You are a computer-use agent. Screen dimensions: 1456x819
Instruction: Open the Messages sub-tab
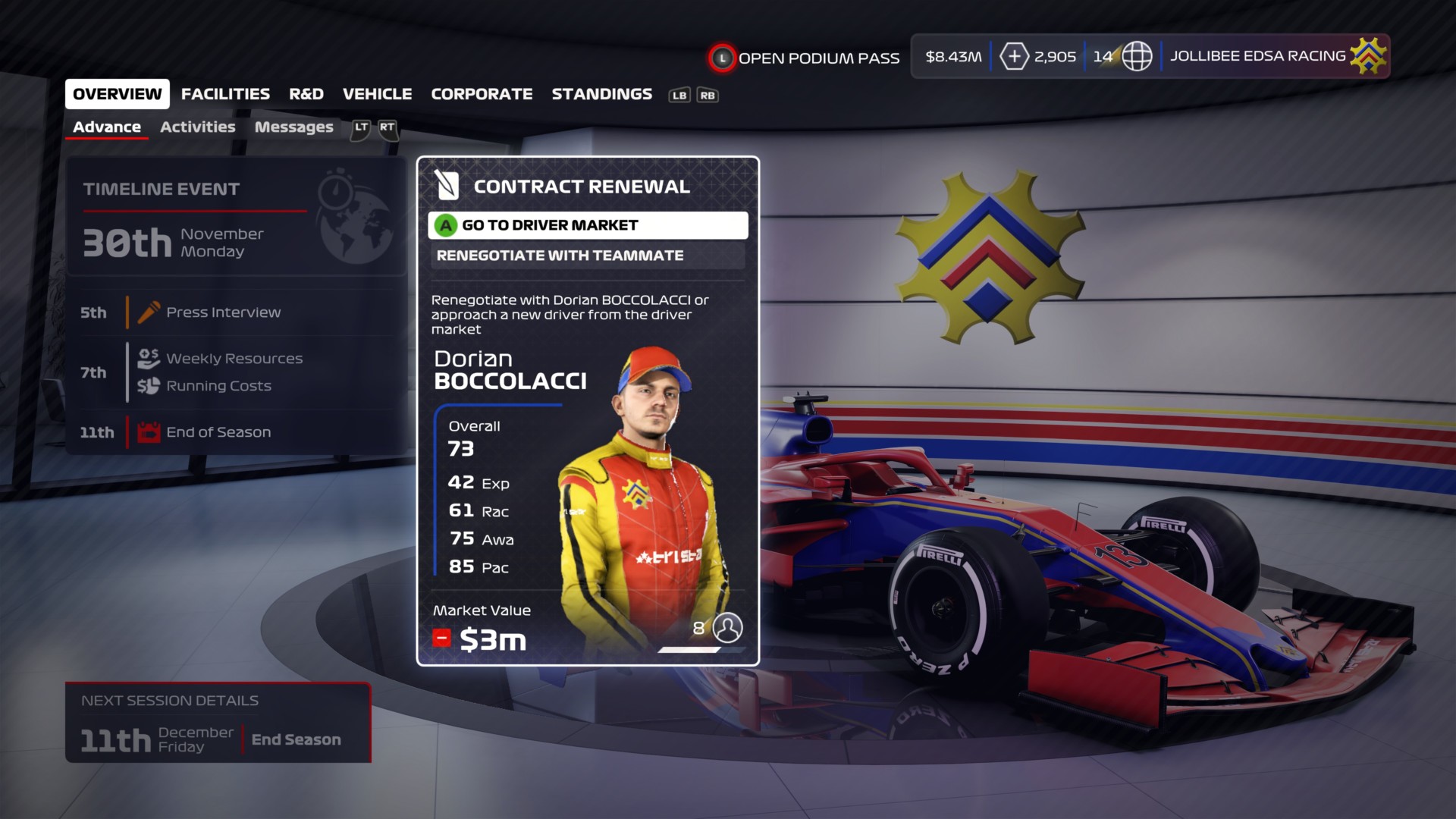(x=293, y=127)
